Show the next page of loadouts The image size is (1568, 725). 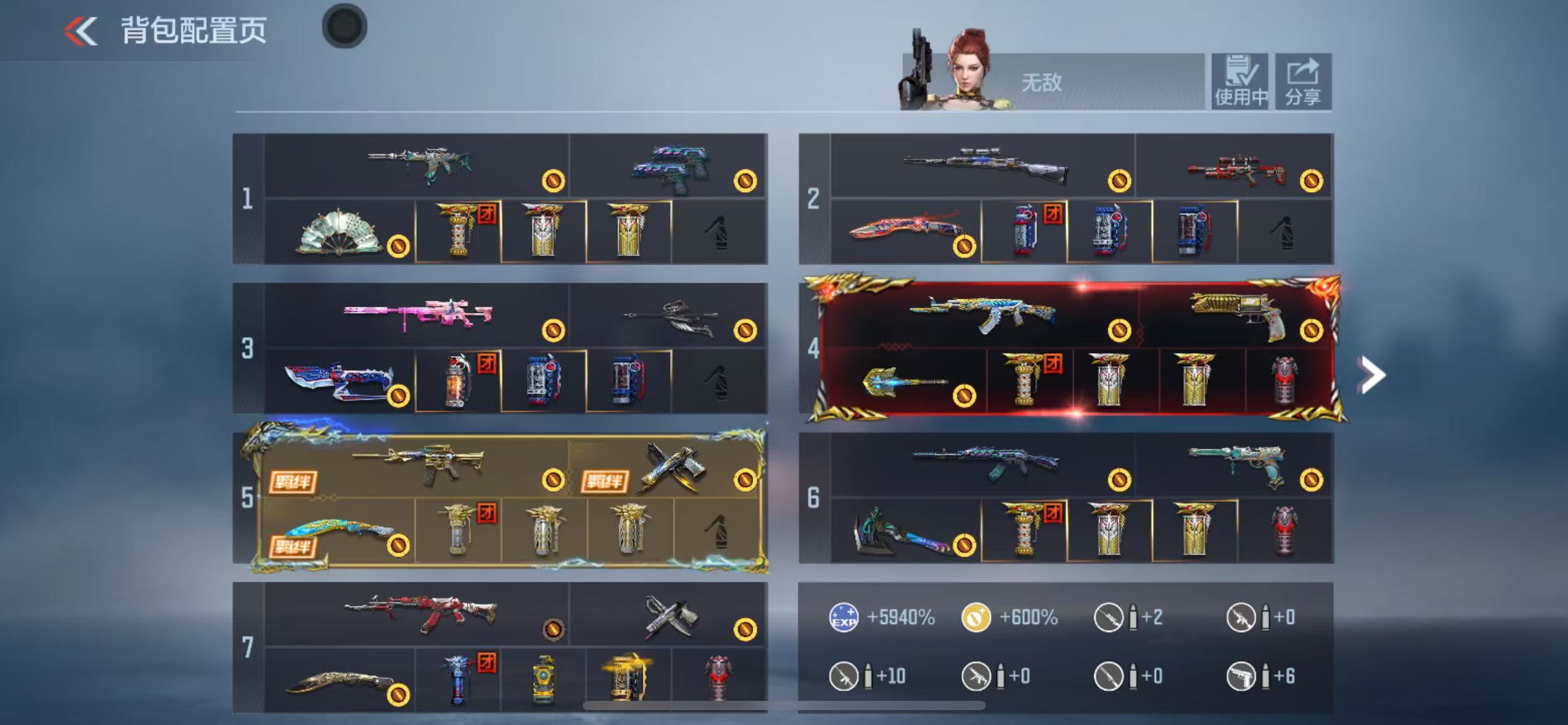tap(1372, 375)
